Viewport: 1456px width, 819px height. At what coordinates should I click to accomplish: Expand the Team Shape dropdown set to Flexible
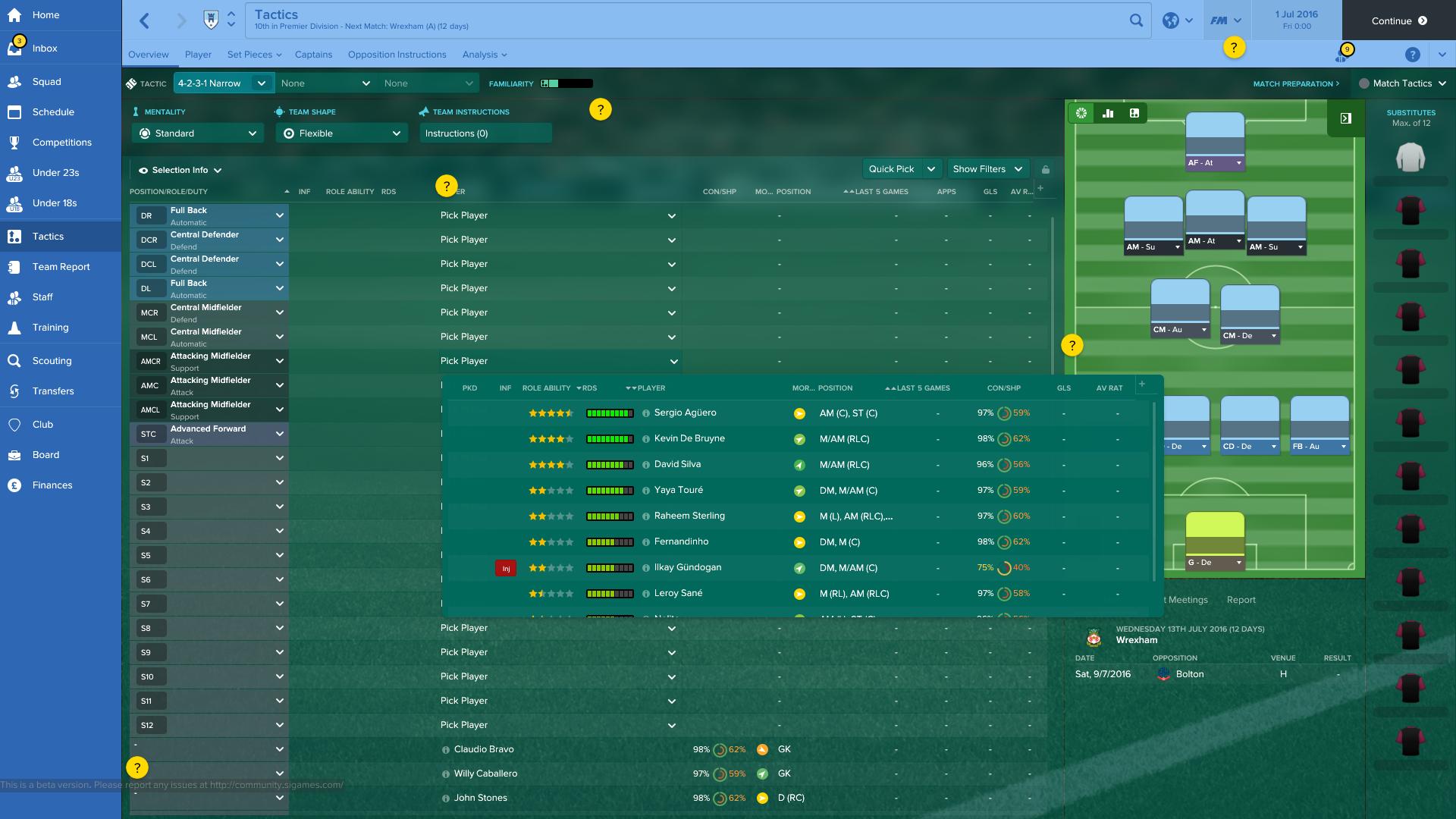coord(341,133)
